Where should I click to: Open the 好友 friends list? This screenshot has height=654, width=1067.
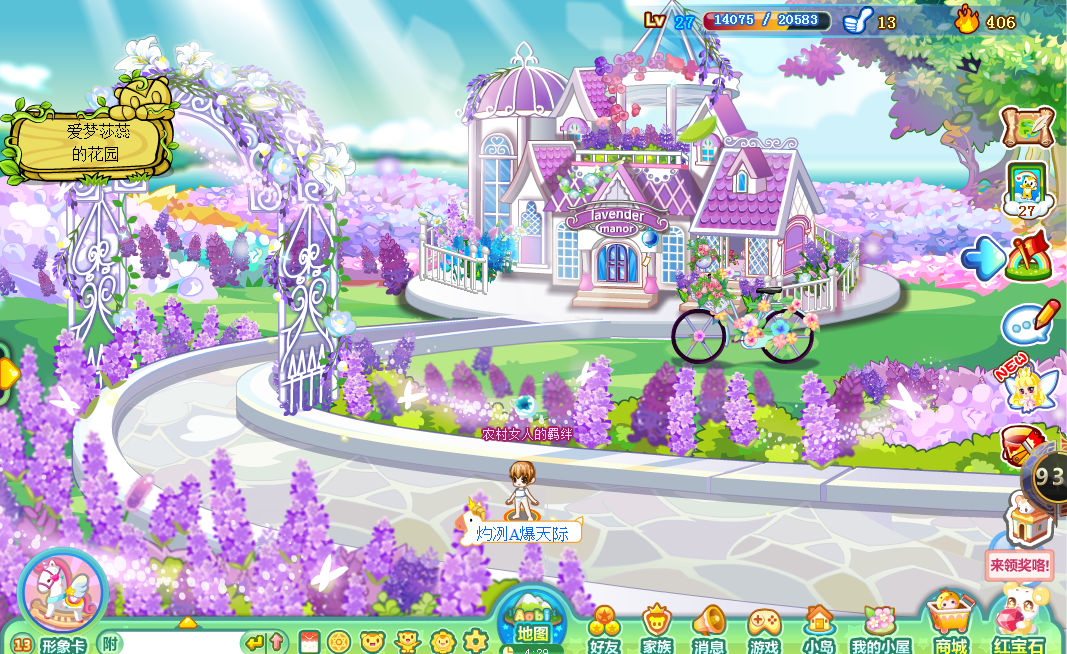coord(604,630)
